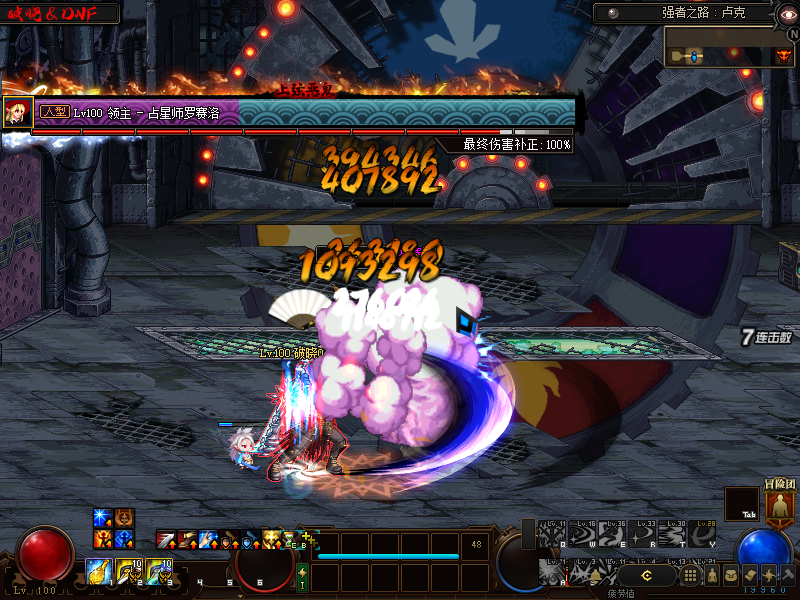Click the boss portrait on the health bar
The height and width of the screenshot is (600, 800).
(x=16, y=111)
